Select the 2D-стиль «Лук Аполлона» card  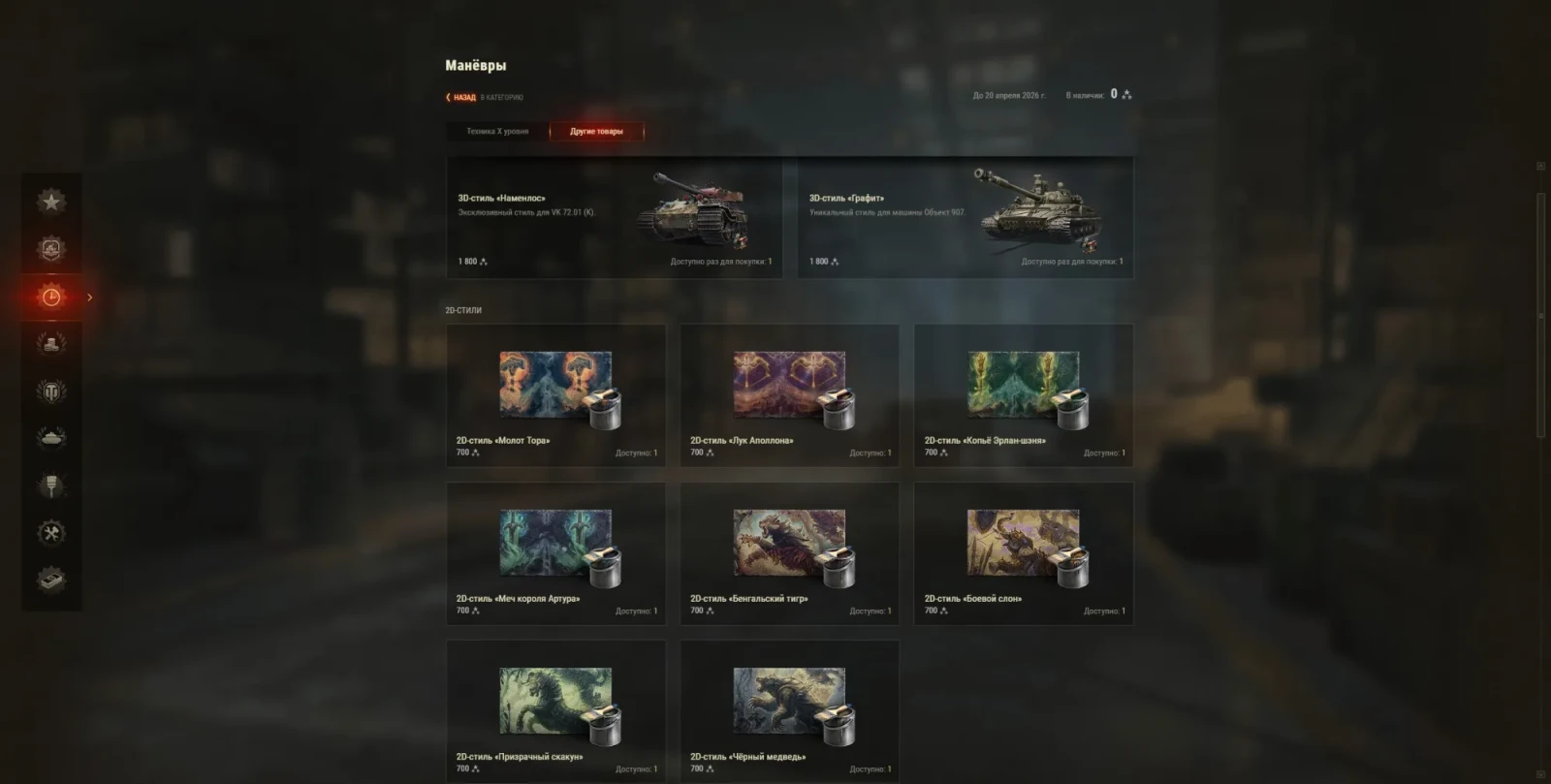click(789, 395)
